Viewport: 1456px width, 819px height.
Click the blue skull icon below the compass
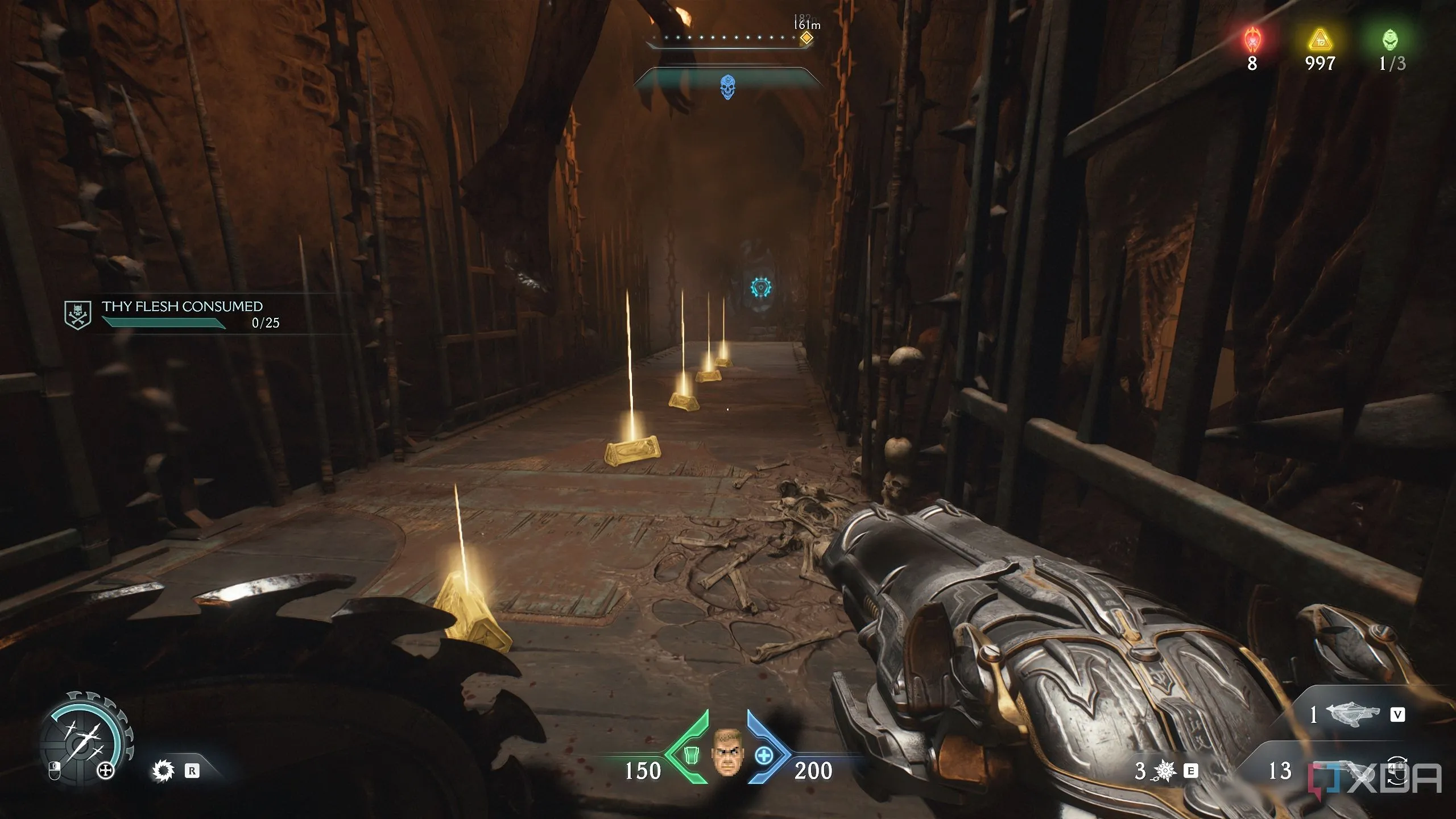[x=727, y=87]
